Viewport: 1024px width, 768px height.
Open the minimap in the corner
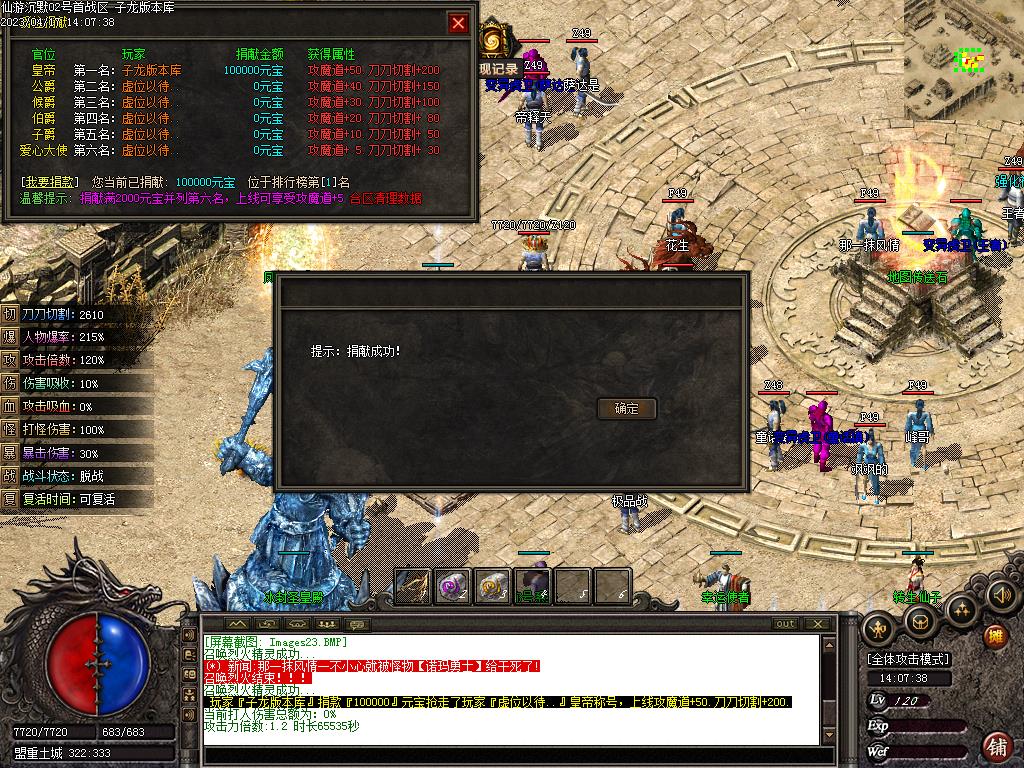pyautogui.click(x=964, y=60)
